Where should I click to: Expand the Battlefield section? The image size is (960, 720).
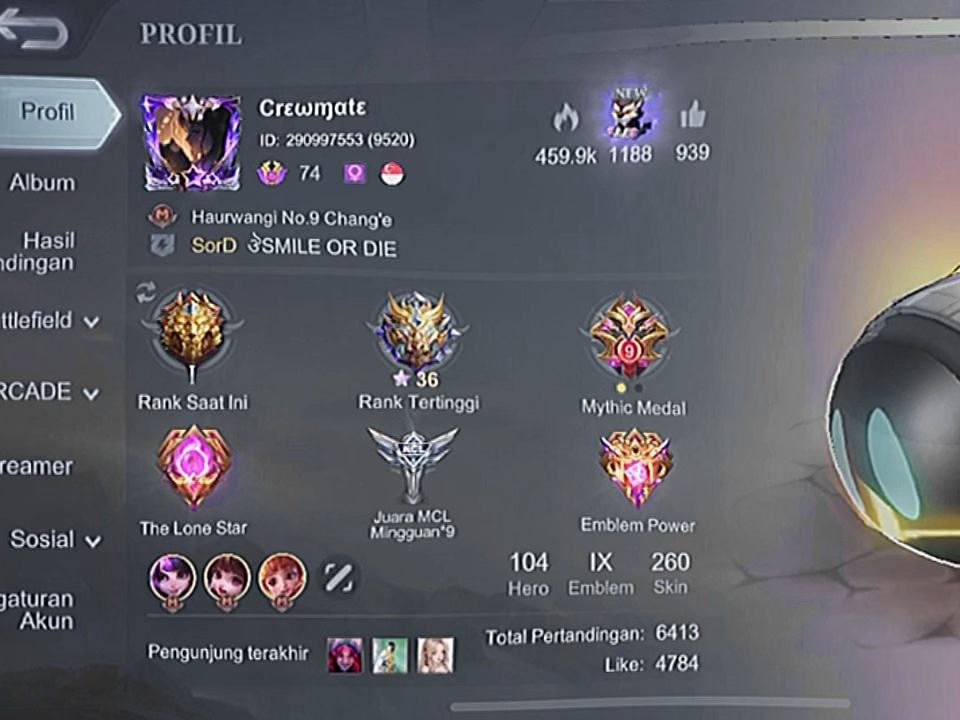pyautogui.click(x=50, y=321)
